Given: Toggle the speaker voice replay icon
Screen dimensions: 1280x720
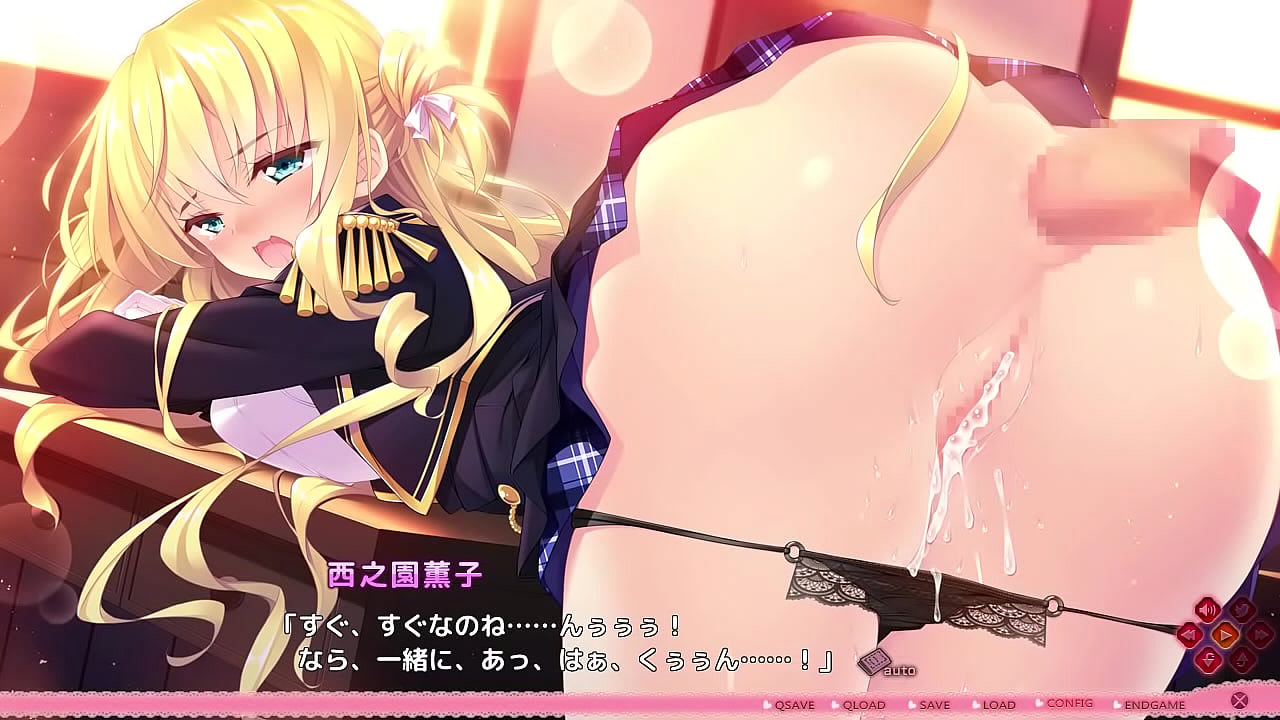Looking at the screenshot, I should click(x=1207, y=609).
